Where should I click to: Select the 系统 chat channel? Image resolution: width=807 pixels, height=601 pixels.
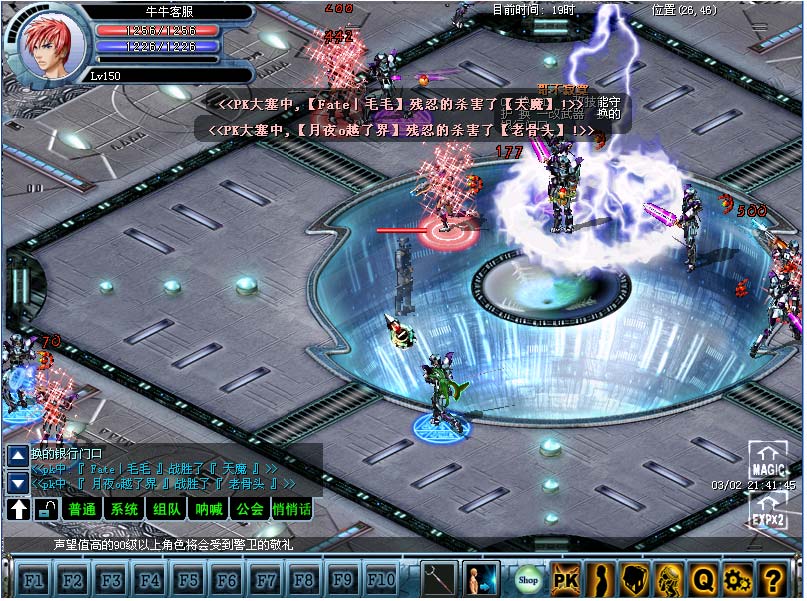point(124,510)
